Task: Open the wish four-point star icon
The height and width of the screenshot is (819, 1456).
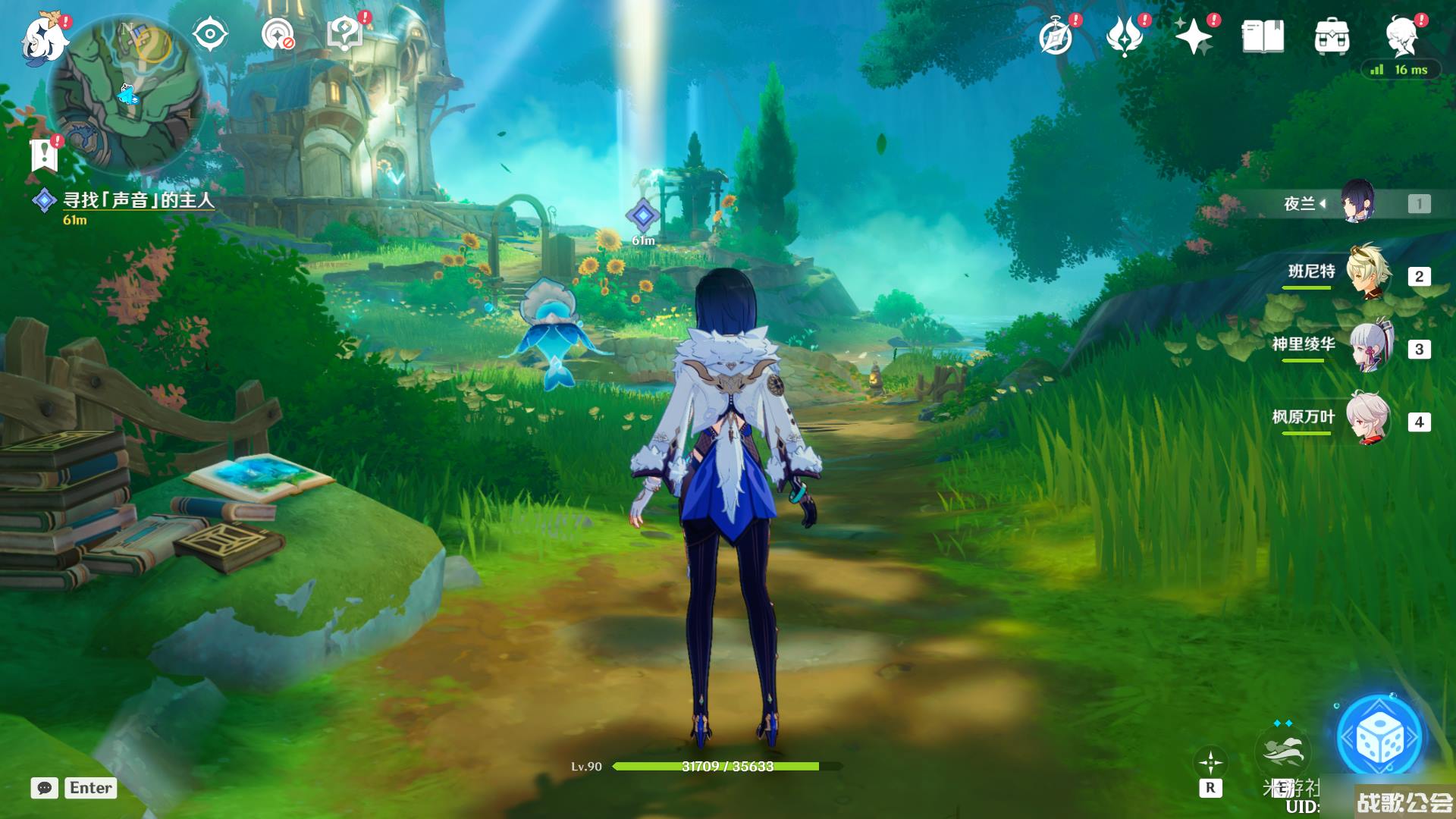Action: [1193, 36]
